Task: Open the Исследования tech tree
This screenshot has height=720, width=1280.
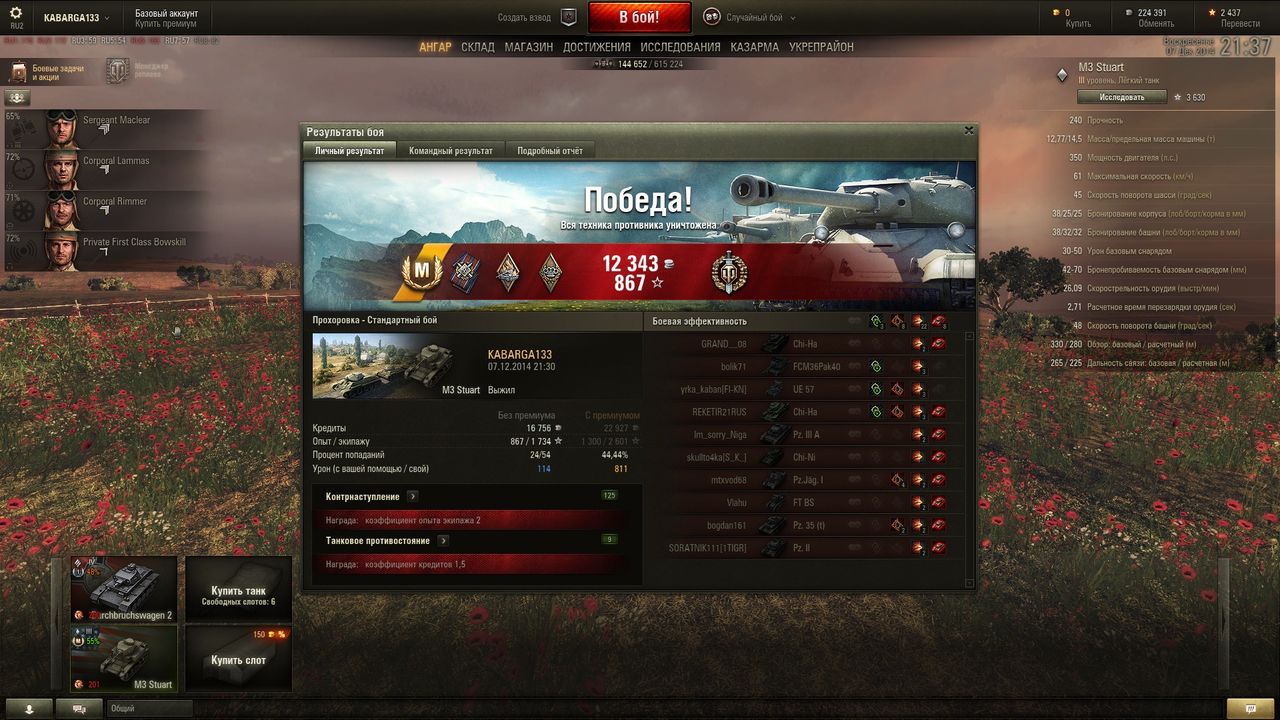Action: [x=680, y=47]
